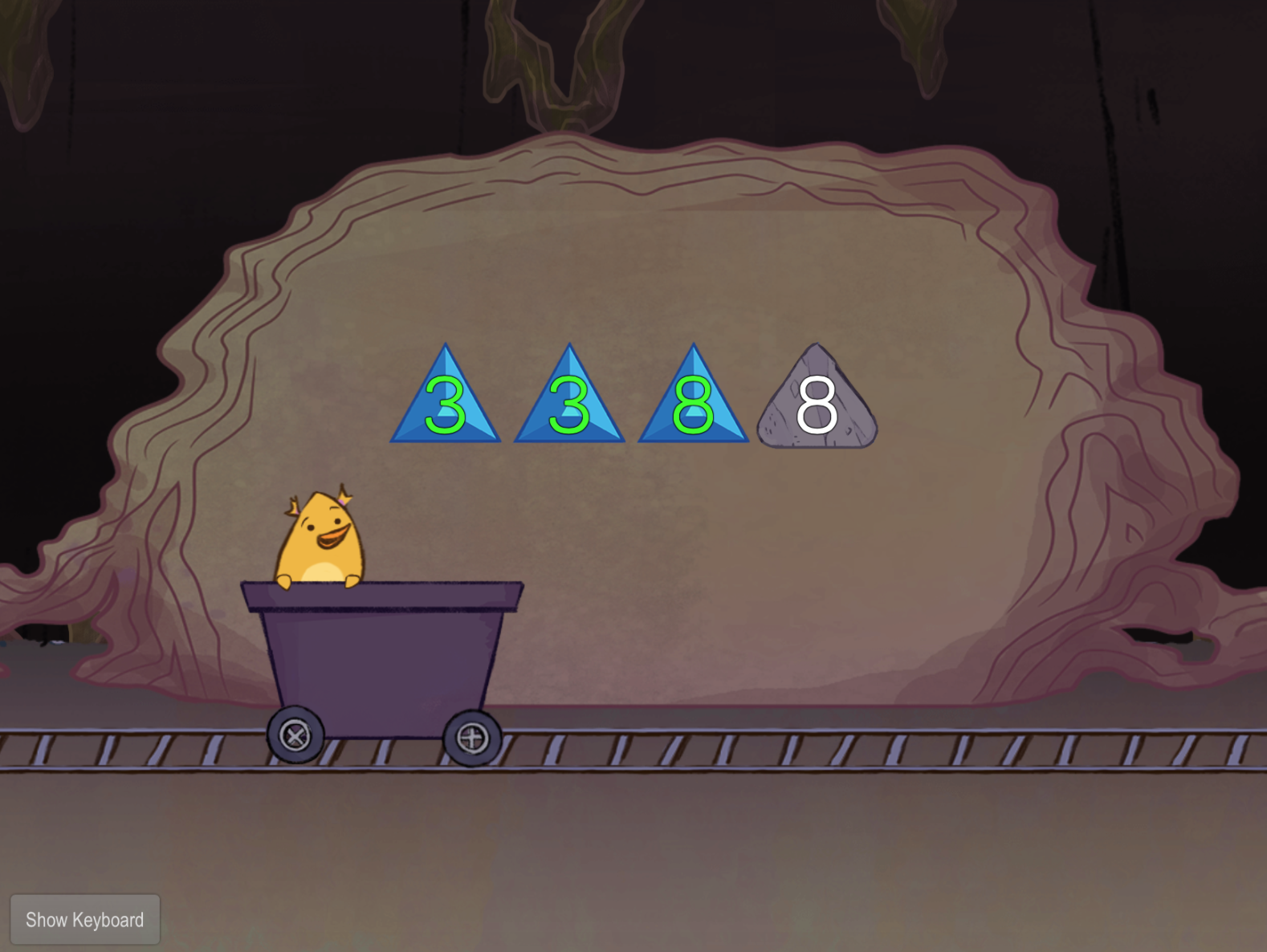Click the rear wheel of the cart
The height and width of the screenshot is (952, 1267).
(295, 734)
